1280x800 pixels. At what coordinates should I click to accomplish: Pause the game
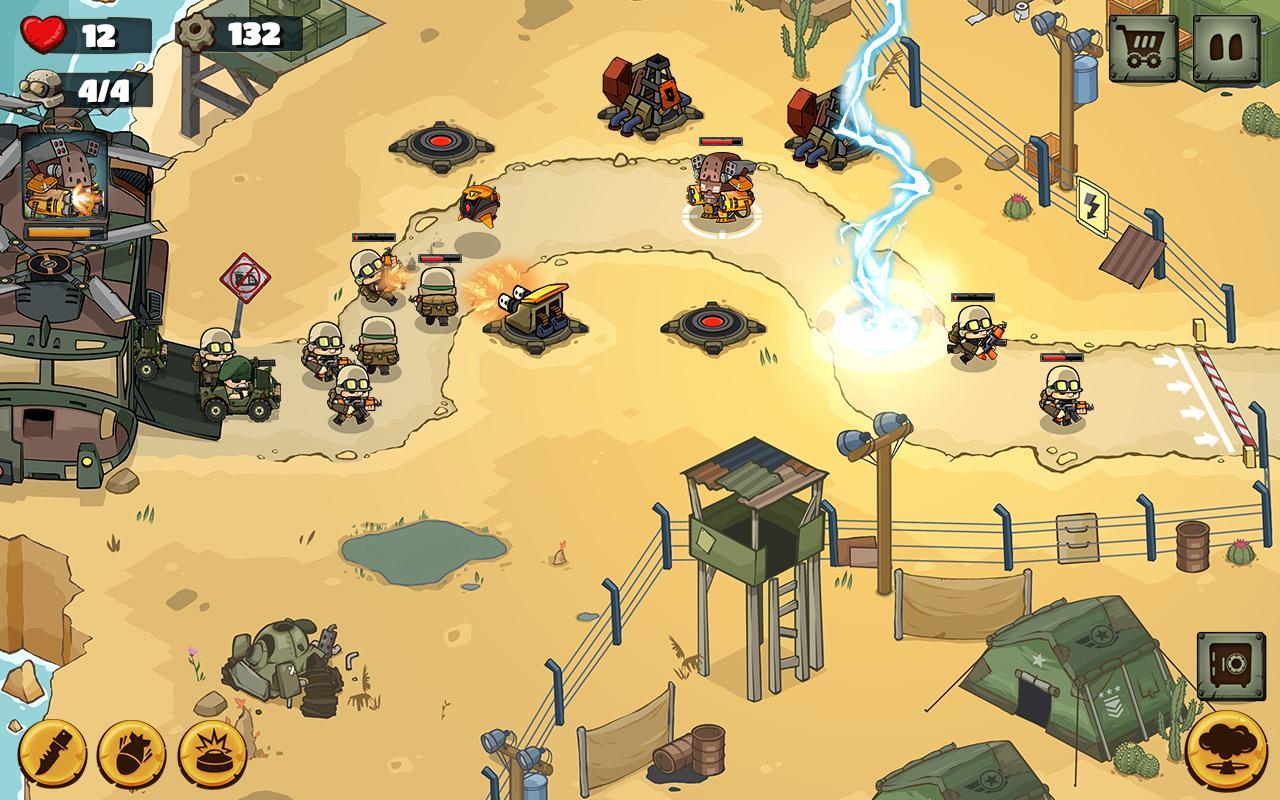(1226, 47)
